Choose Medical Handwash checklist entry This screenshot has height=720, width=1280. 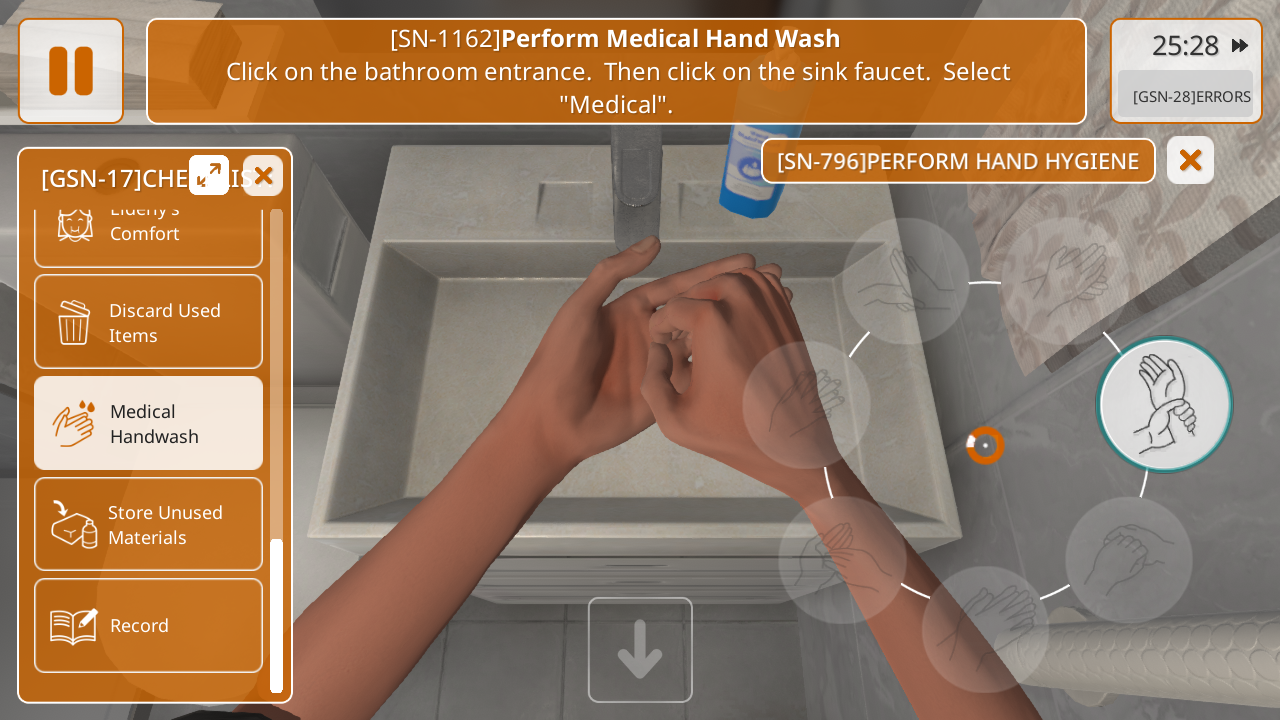point(148,423)
